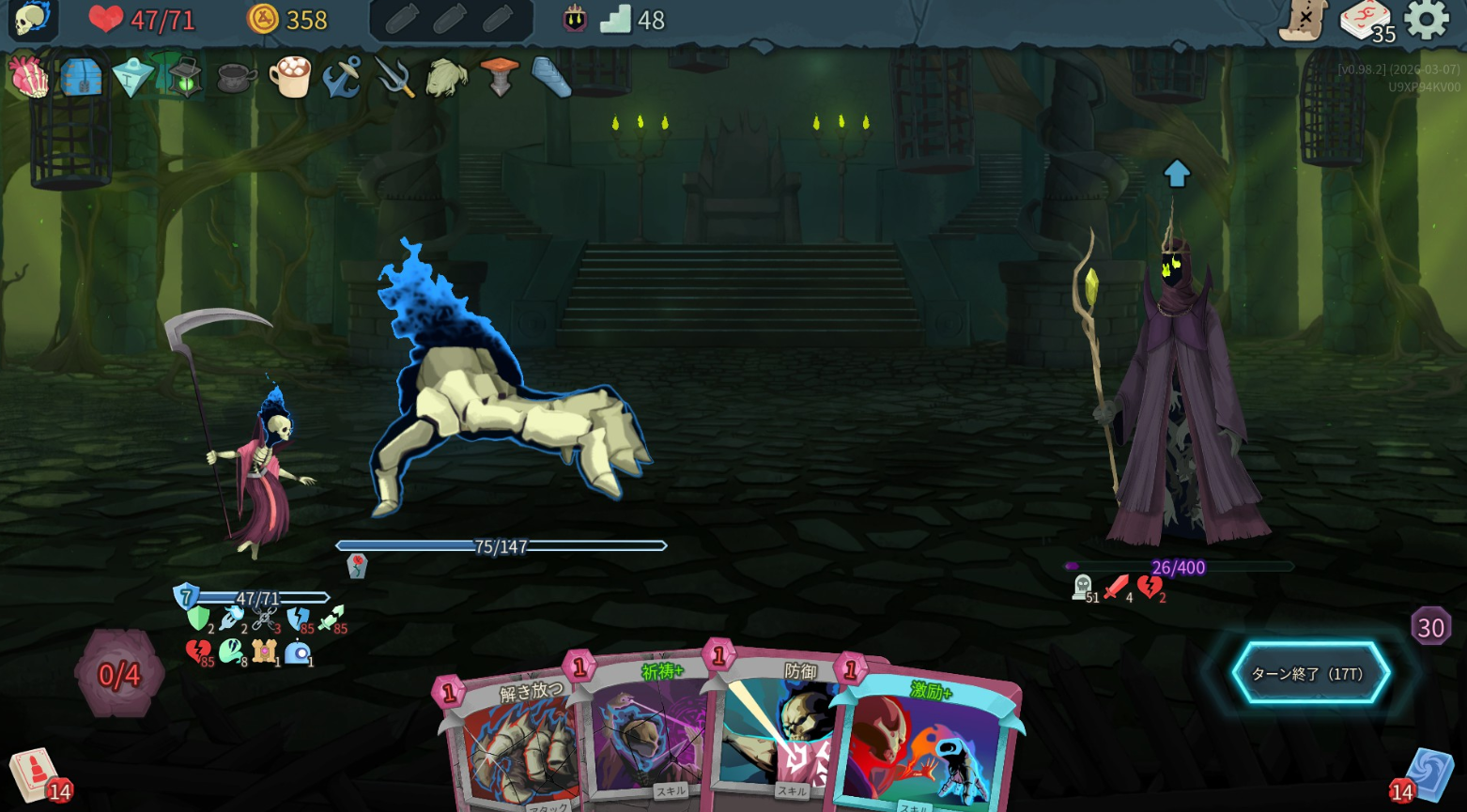Open the settings gear menu
The height and width of the screenshot is (812, 1467).
tap(1427, 20)
